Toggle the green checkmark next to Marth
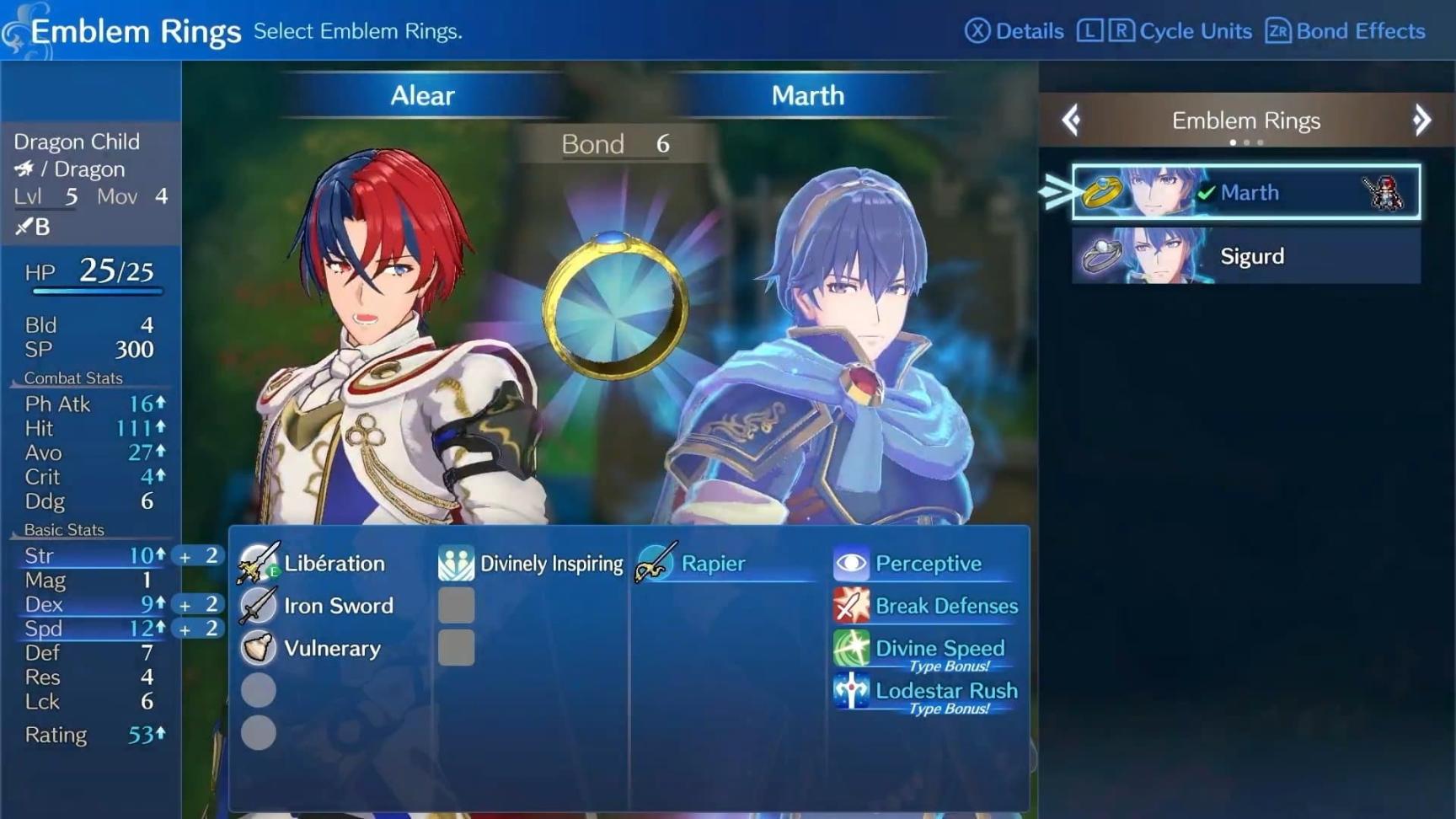 click(x=1207, y=191)
